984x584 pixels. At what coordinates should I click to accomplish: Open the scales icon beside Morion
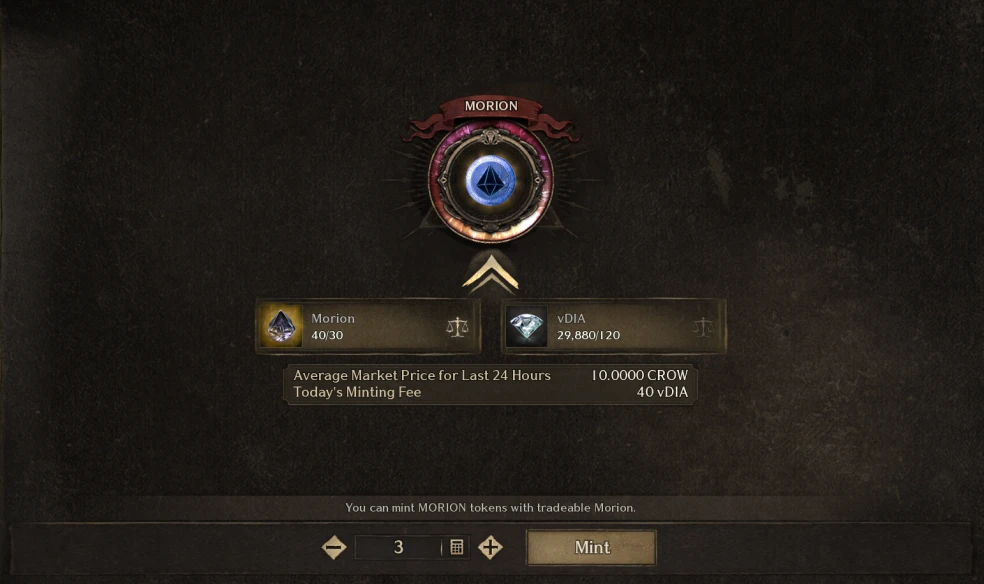click(457, 326)
